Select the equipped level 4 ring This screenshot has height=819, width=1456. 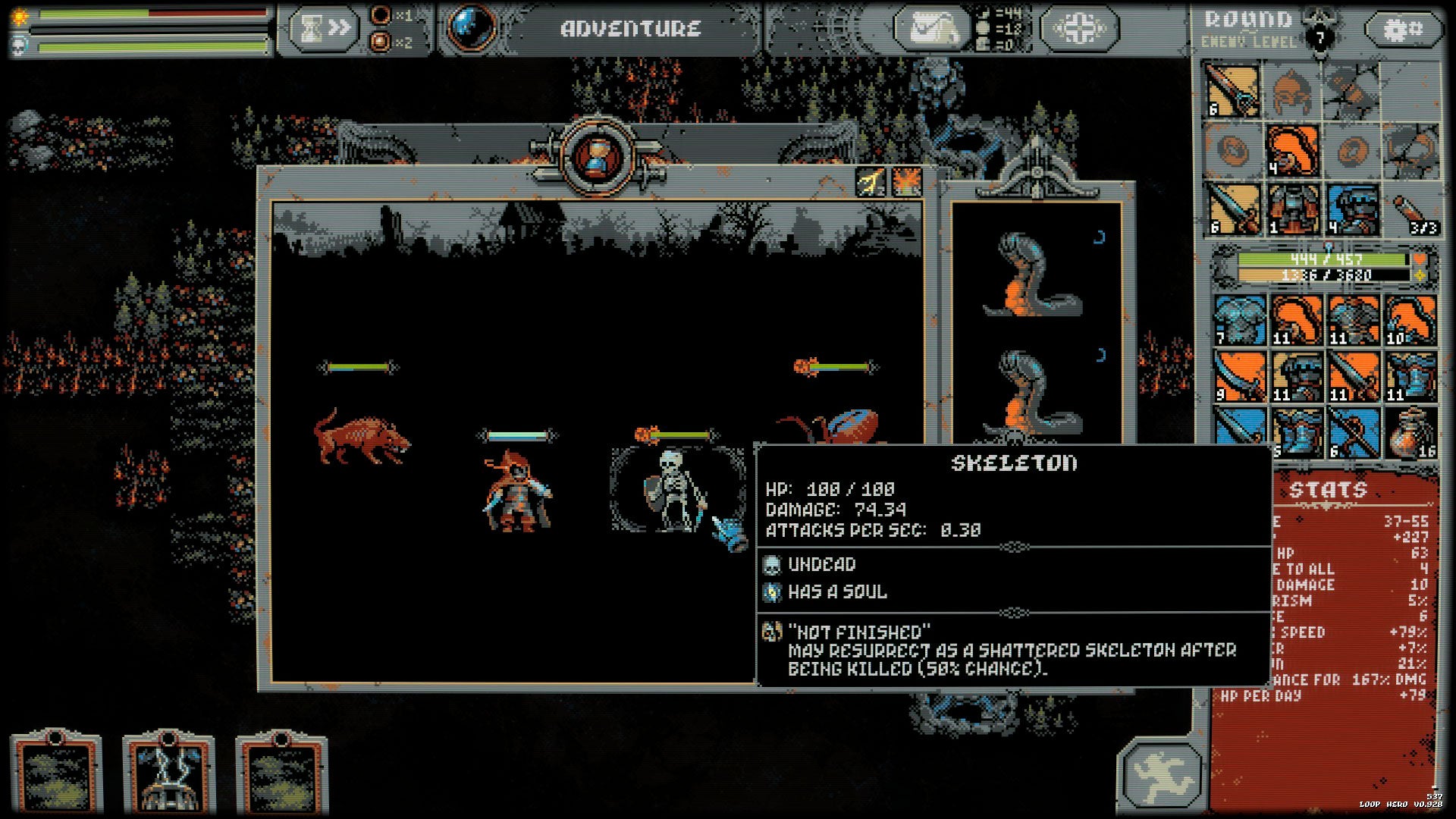[x=1291, y=150]
